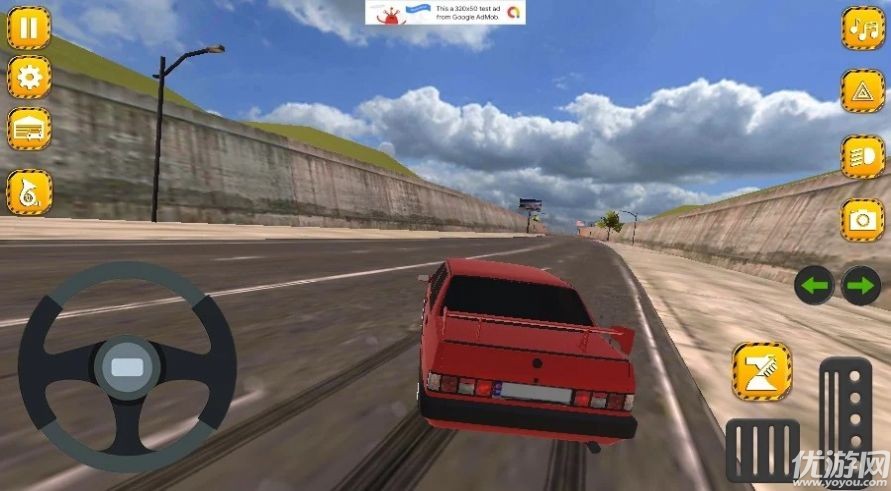Image resolution: width=891 pixels, height=491 pixels.
Task: Activate the hazard lights triangle button
Action: [862, 91]
